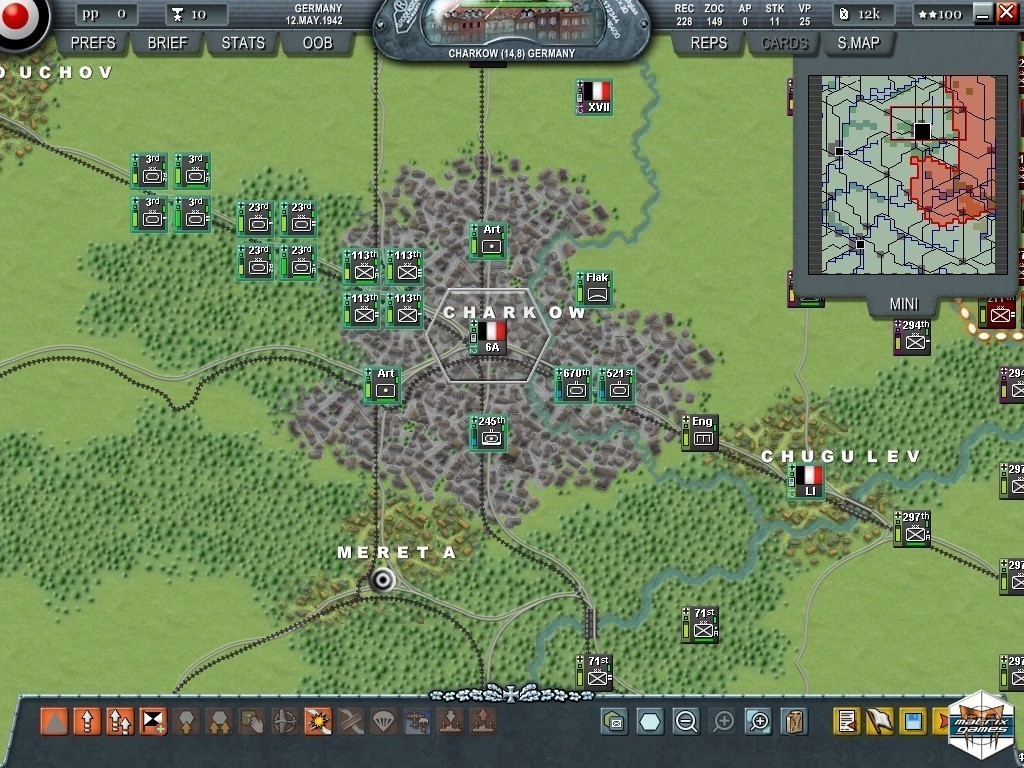Click the floppy disk save button
This screenshot has width=1024, height=768.
coord(912,721)
